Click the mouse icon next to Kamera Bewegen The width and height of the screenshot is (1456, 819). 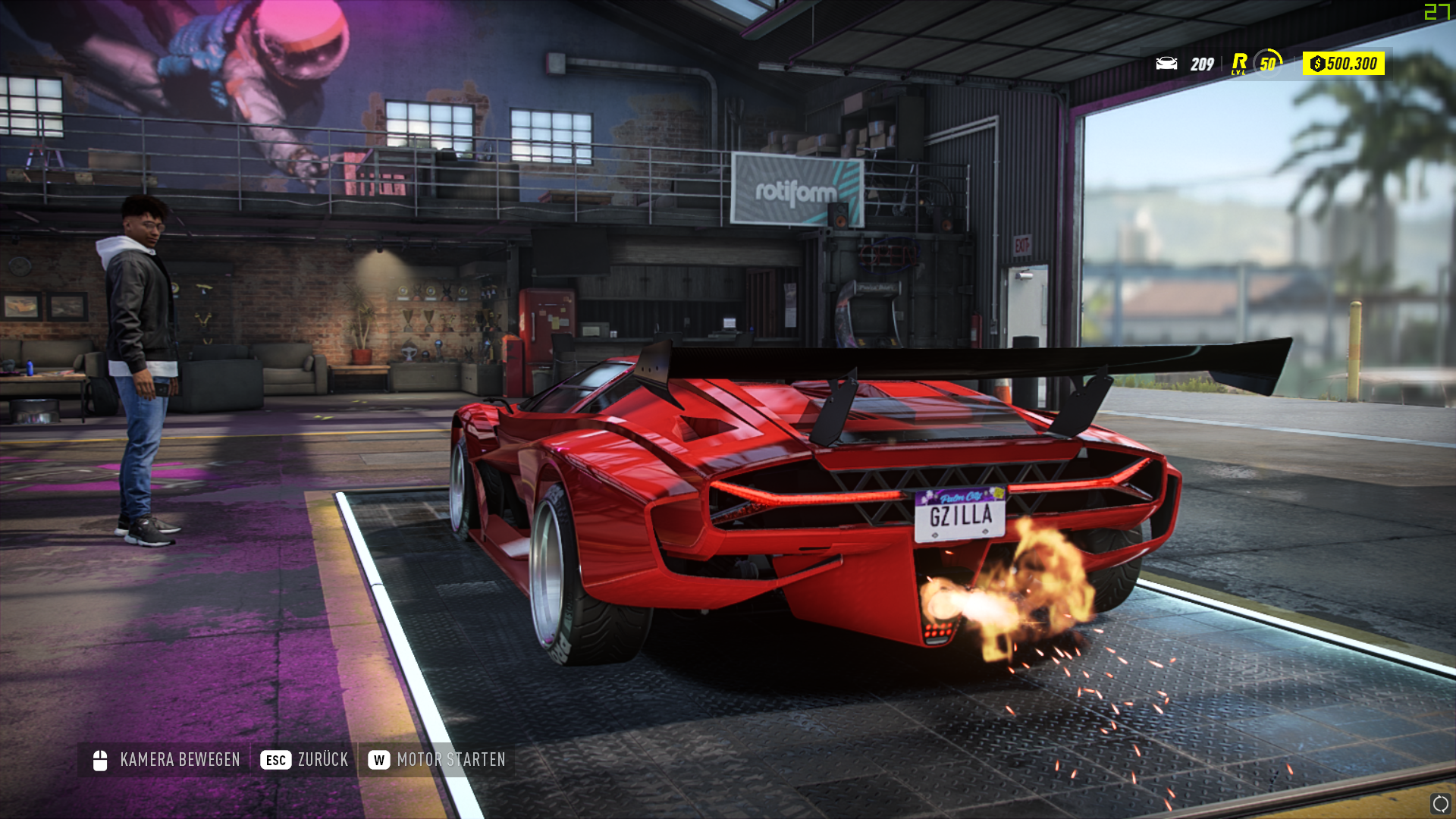[98, 759]
